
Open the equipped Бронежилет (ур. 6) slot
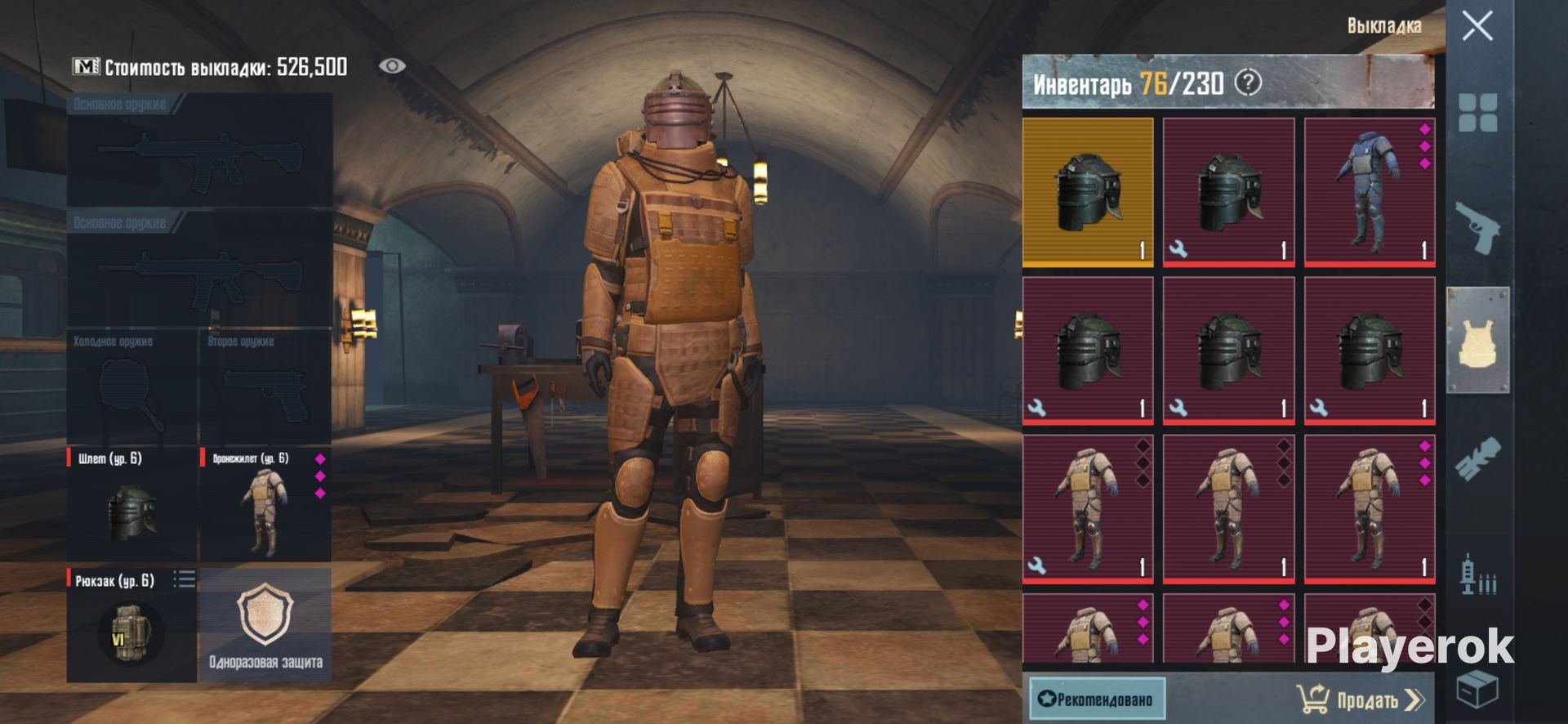point(265,503)
